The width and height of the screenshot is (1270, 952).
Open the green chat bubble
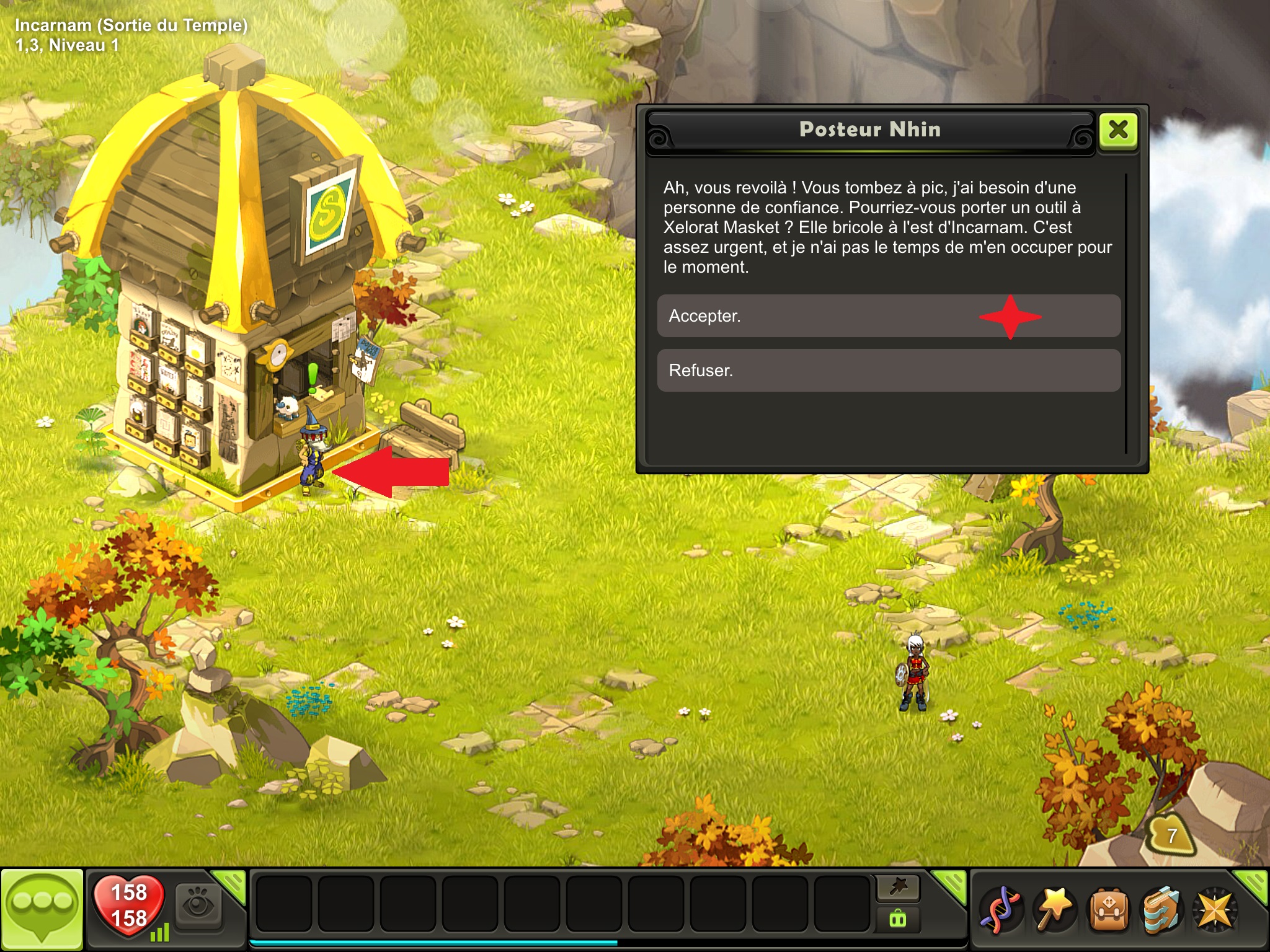42,909
